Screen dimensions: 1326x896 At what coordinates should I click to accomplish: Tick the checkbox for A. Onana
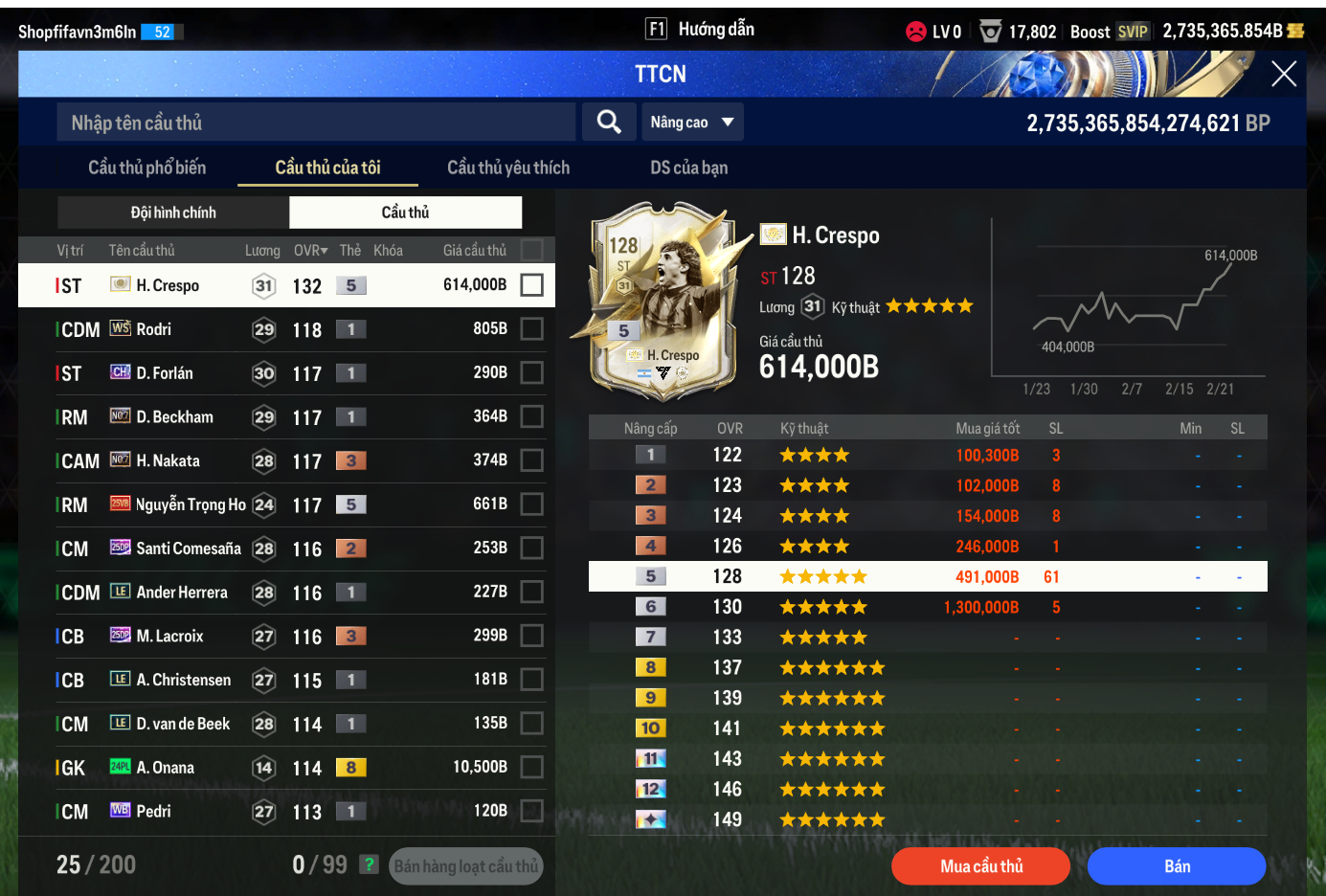[x=532, y=767]
